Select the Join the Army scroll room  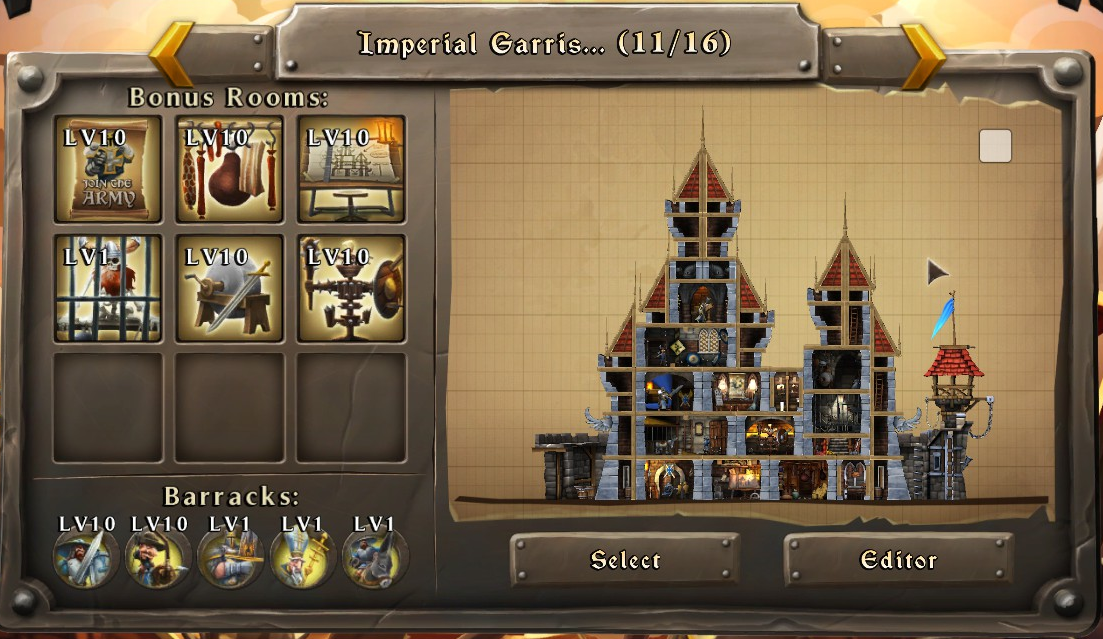coord(108,169)
